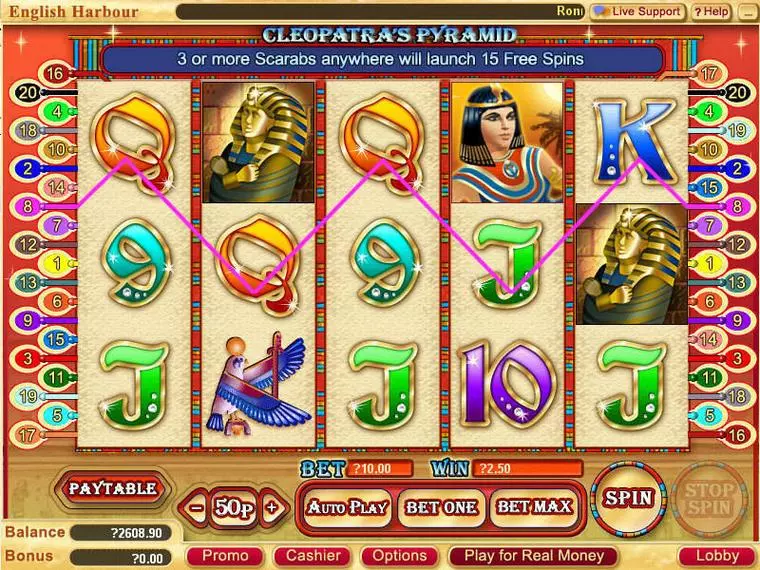This screenshot has height=570, width=760.
Task: Go to the Cashier
Action: click(313, 556)
